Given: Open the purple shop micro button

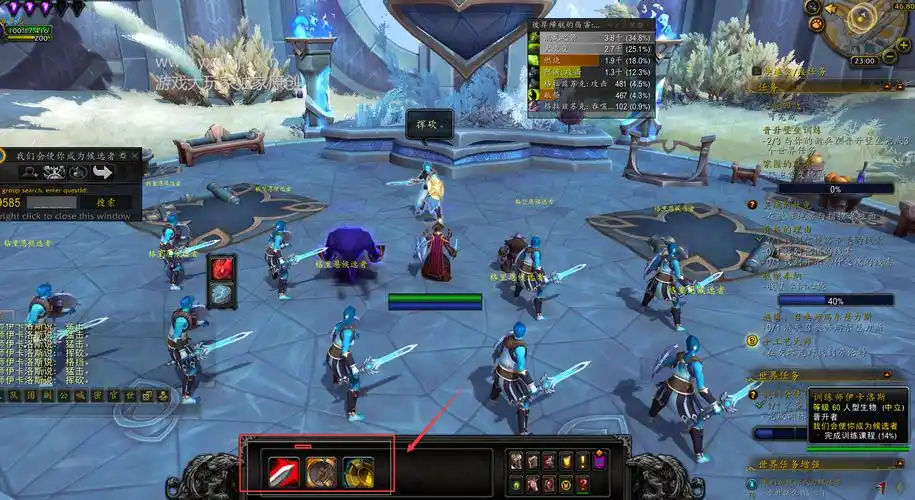Looking at the screenshot, I should point(599,460).
